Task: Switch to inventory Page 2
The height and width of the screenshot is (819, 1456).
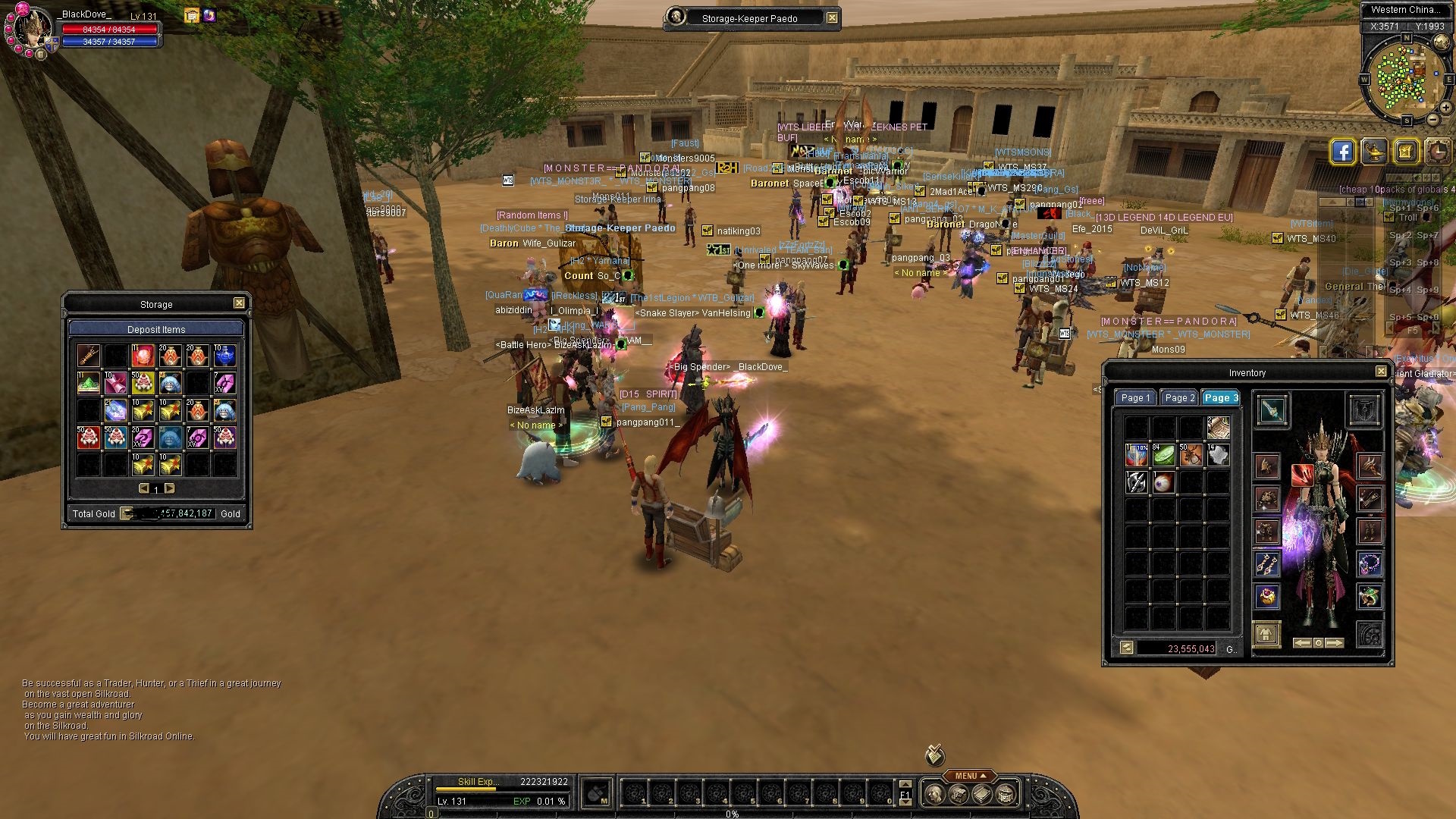Action: [x=1179, y=397]
